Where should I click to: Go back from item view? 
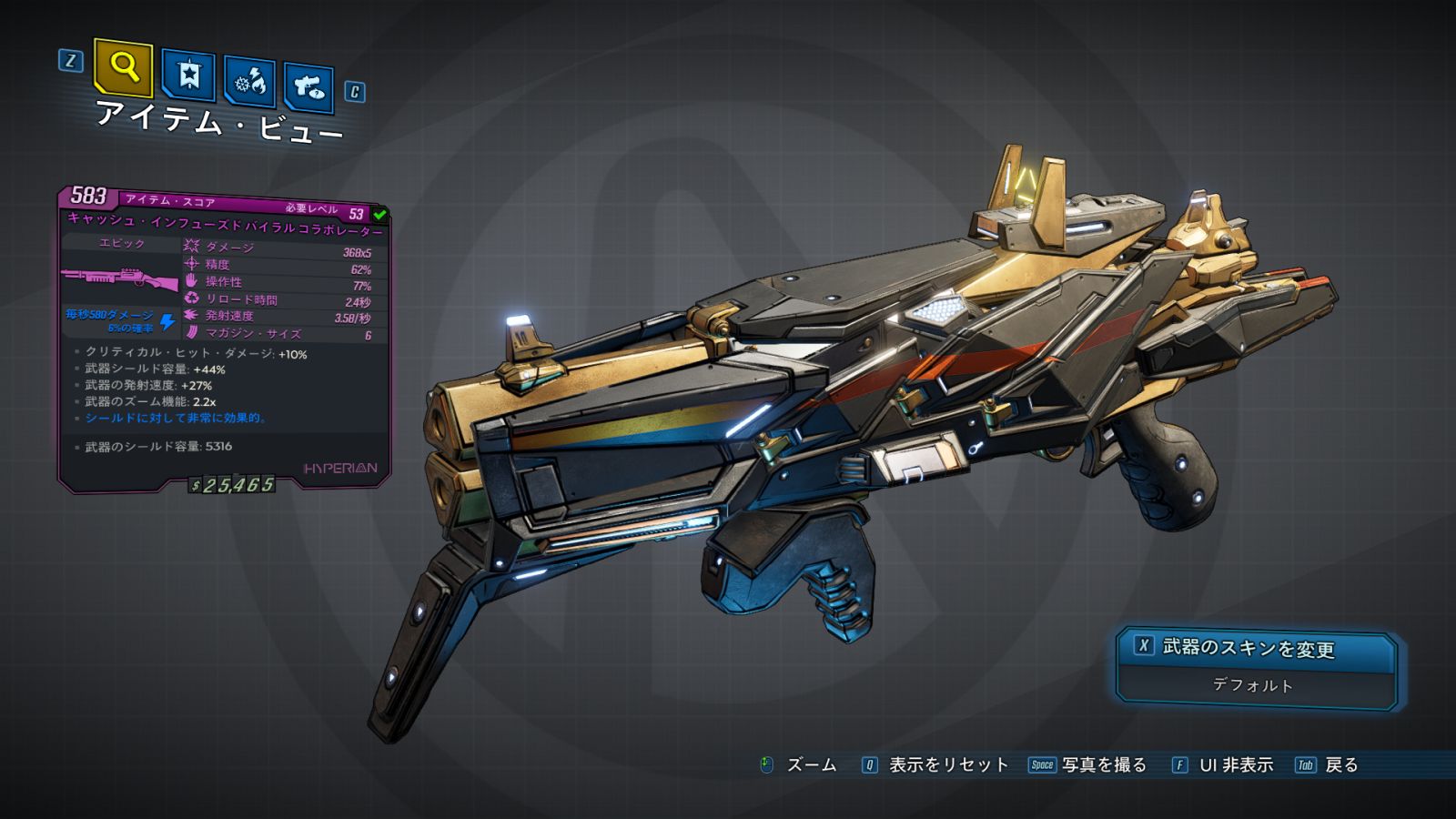1328,765
